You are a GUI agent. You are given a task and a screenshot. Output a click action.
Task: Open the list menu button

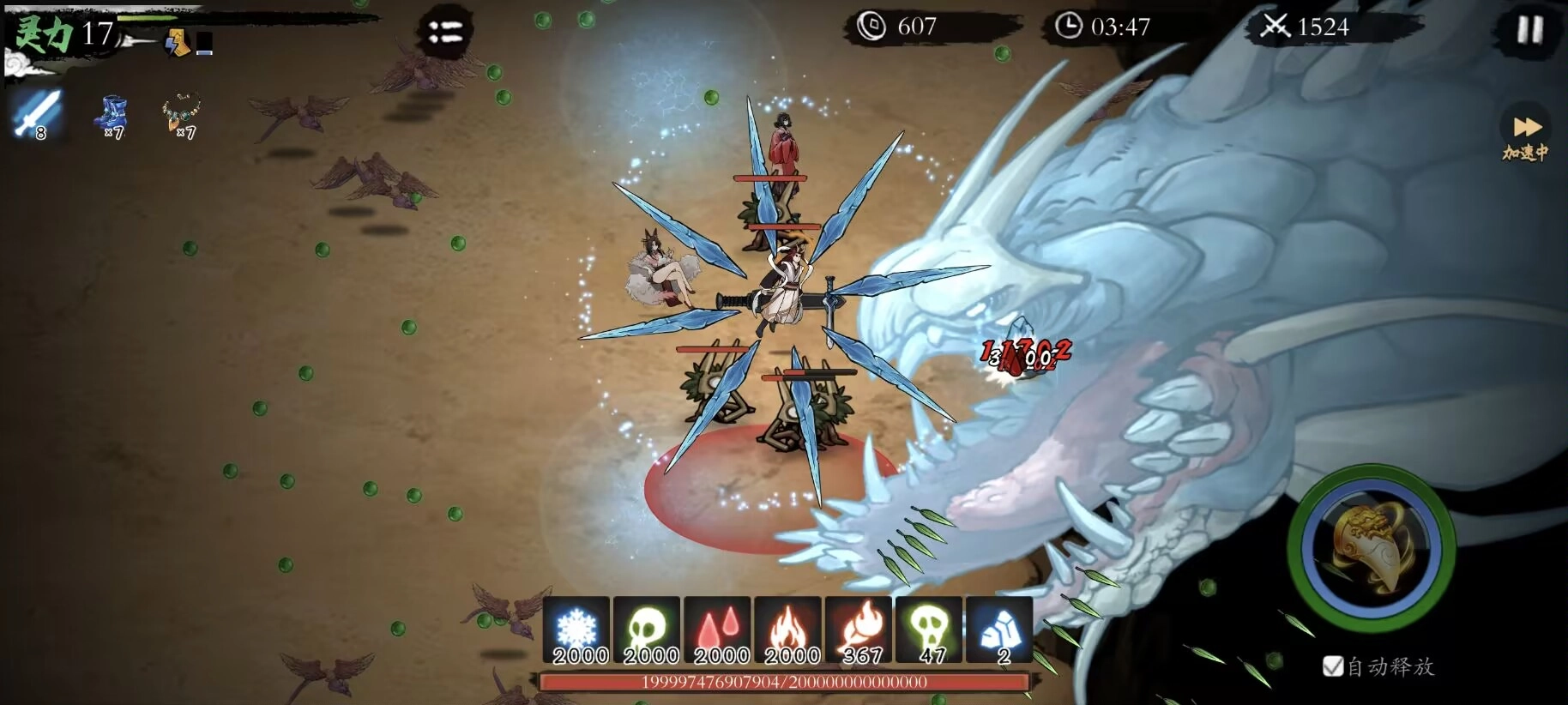pyautogui.click(x=445, y=33)
